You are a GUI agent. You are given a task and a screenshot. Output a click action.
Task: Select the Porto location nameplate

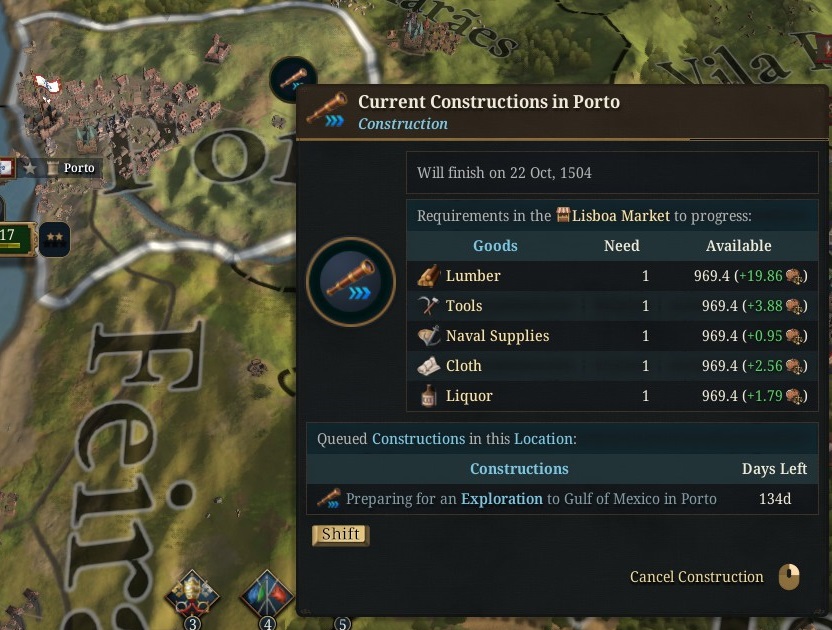click(x=78, y=168)
